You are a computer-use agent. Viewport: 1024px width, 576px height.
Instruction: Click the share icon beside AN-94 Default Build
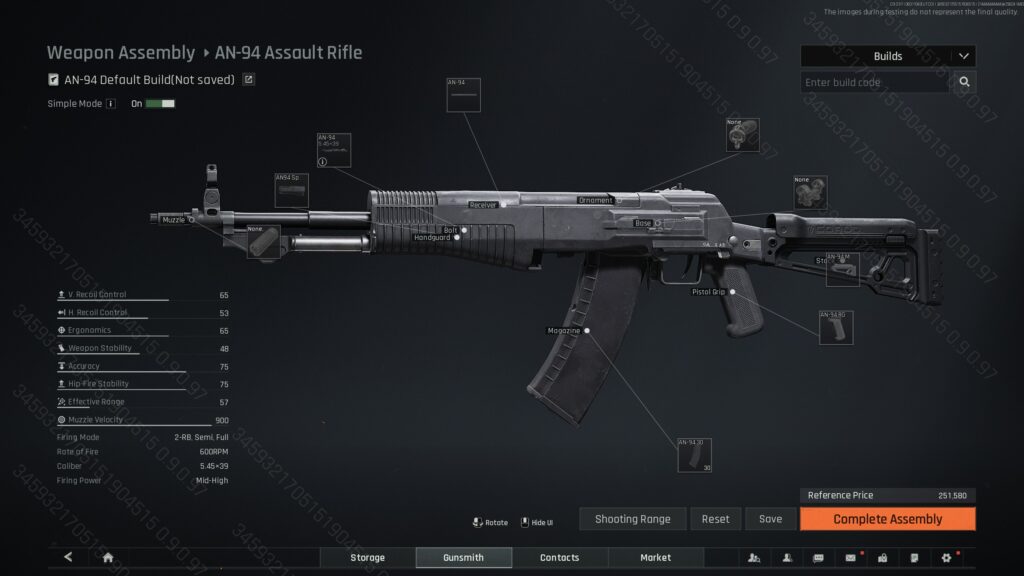coord(249,80)
